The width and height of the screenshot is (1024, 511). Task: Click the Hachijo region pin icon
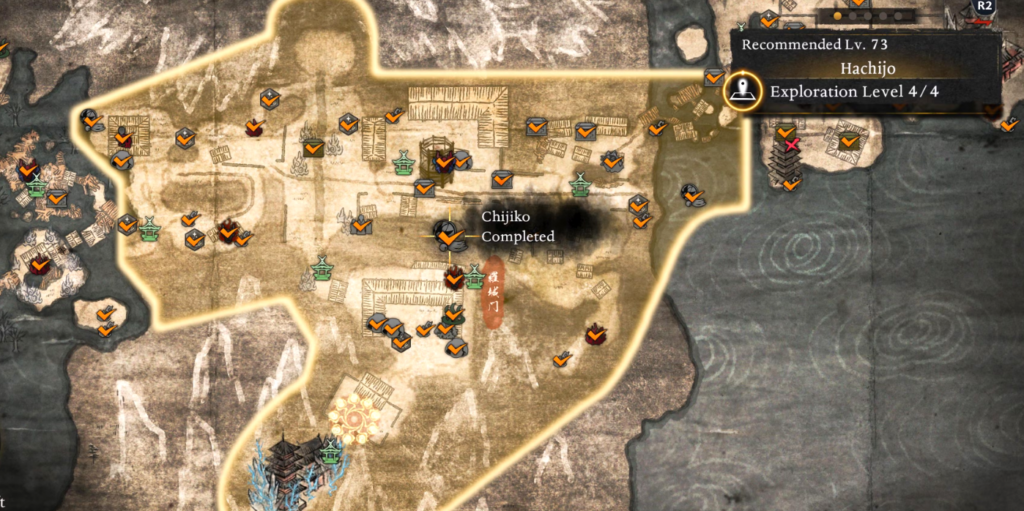click(x=740, y=92)
